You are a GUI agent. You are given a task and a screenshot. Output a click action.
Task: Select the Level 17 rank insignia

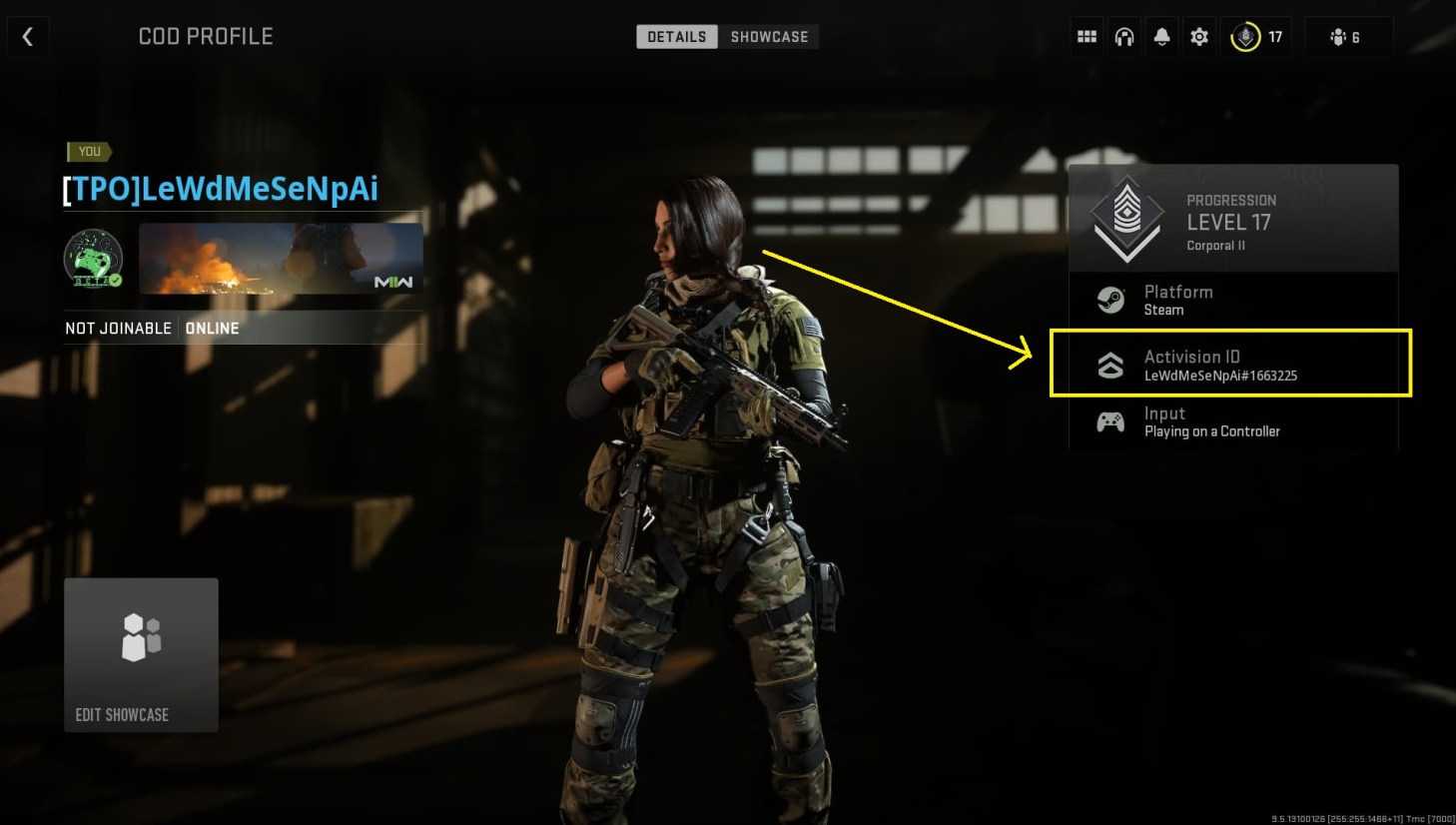1126,218
